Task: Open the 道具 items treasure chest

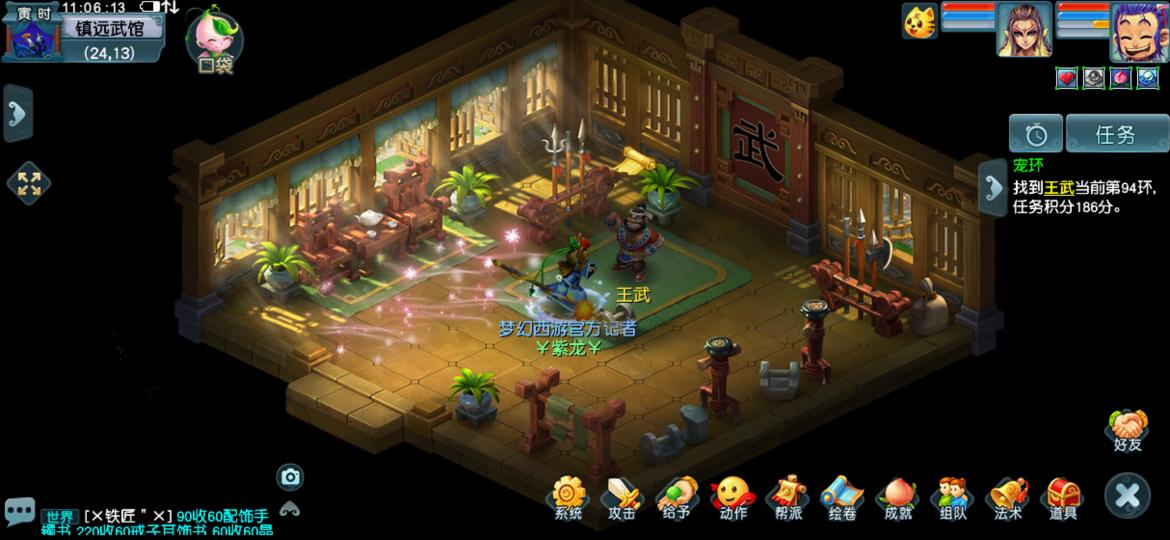Action: (1062, 497)
